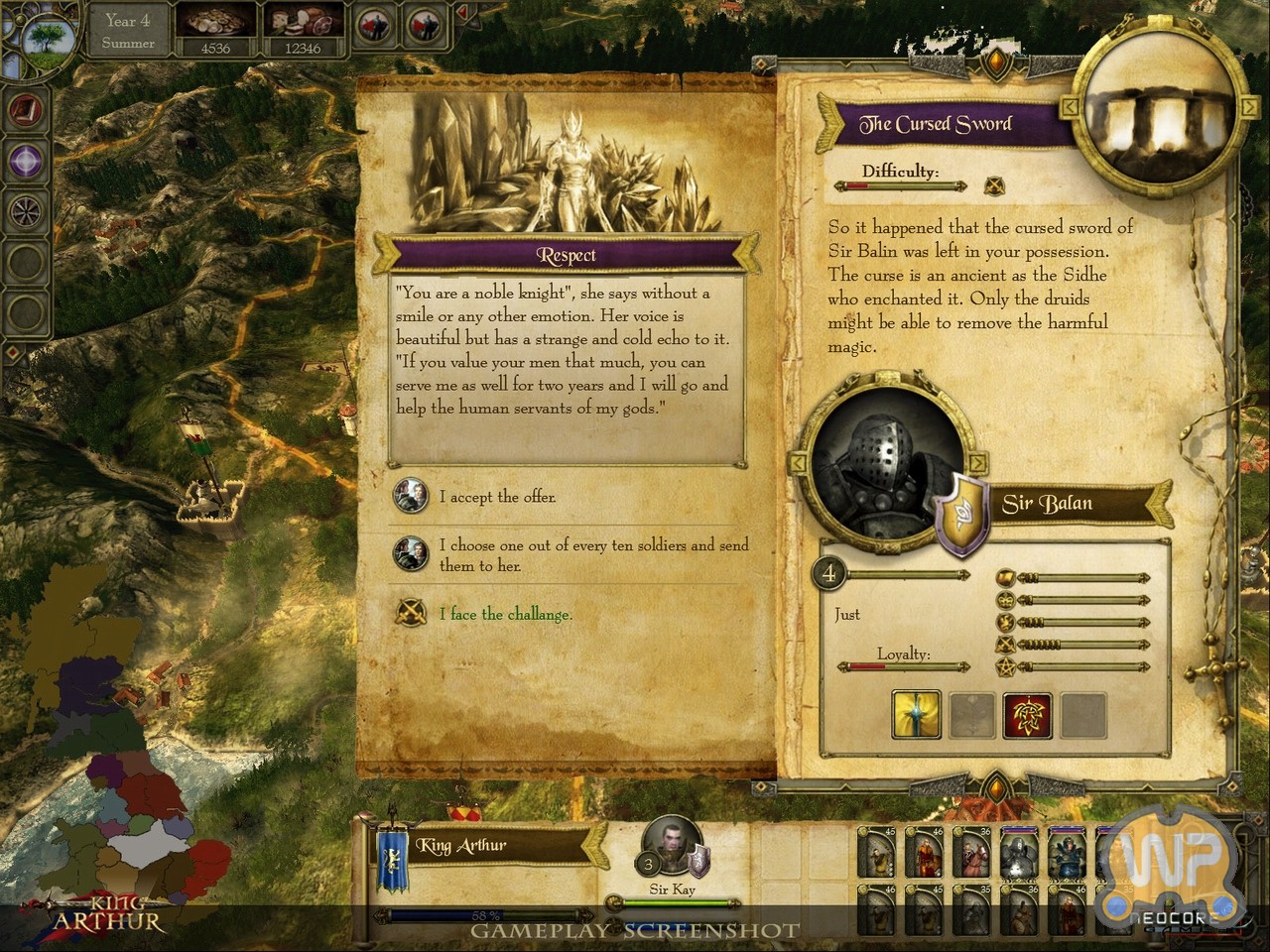Go to previous quest image with left arrow
1270x952 pixels.
click(1071, 105)
